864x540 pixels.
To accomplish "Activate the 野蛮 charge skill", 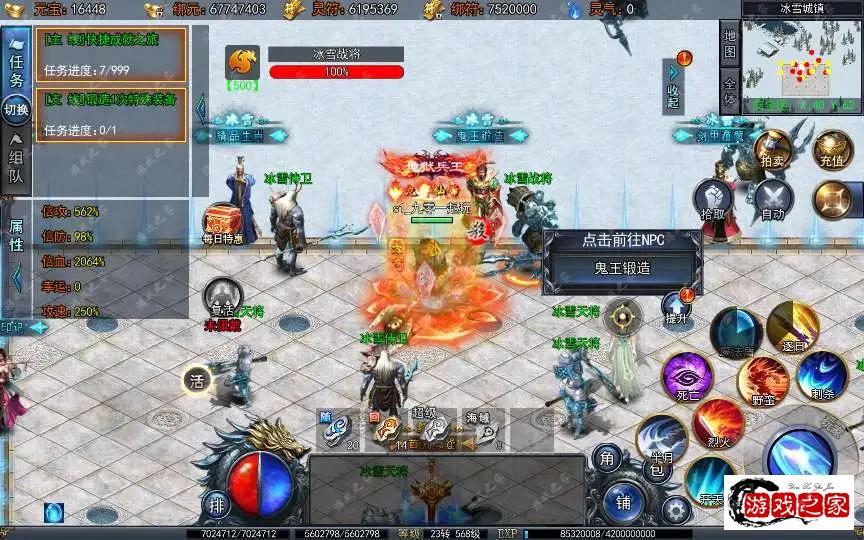I will tap(763, 380).
